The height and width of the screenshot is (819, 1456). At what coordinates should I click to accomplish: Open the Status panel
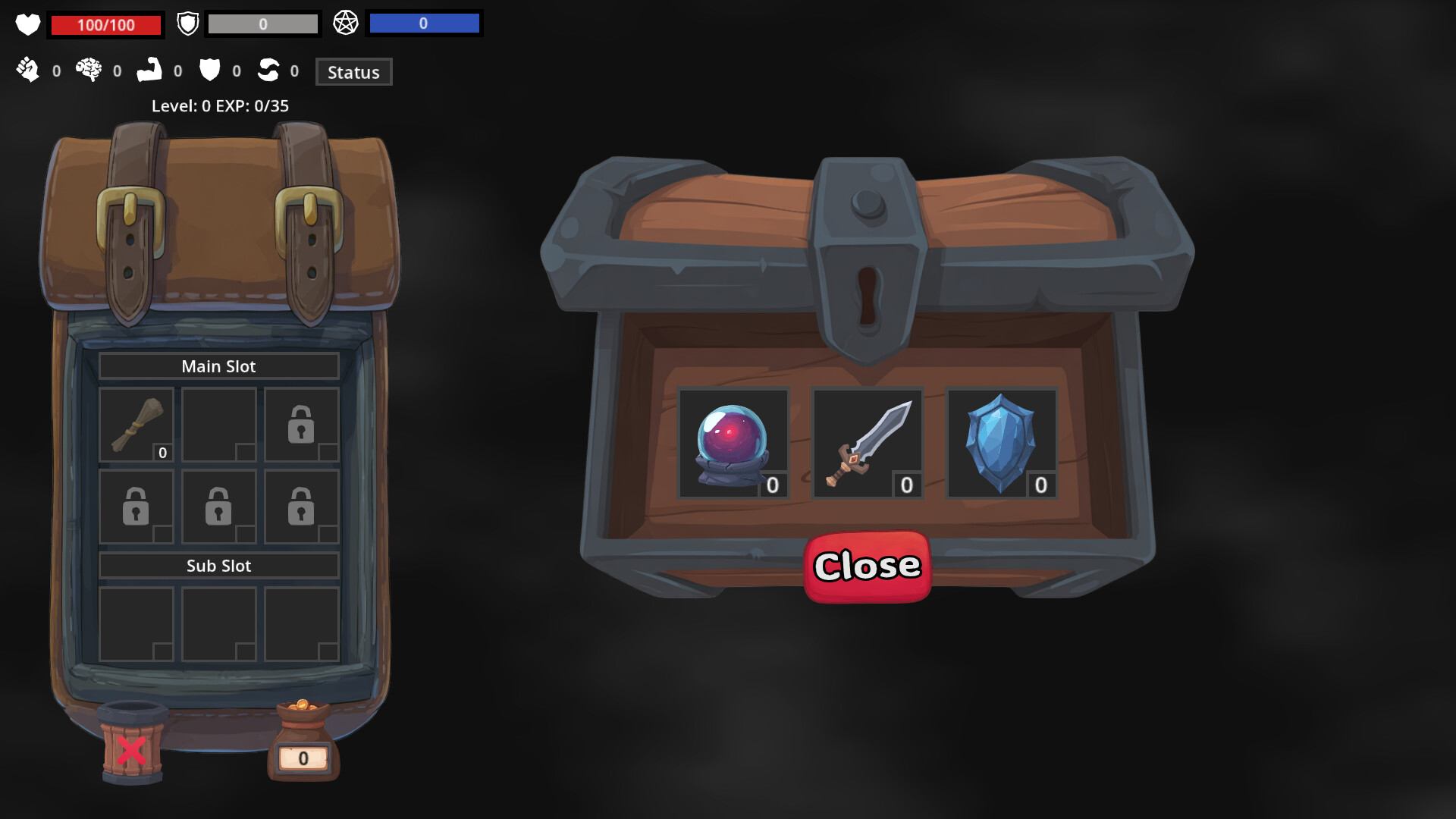[x=353, y=71]
